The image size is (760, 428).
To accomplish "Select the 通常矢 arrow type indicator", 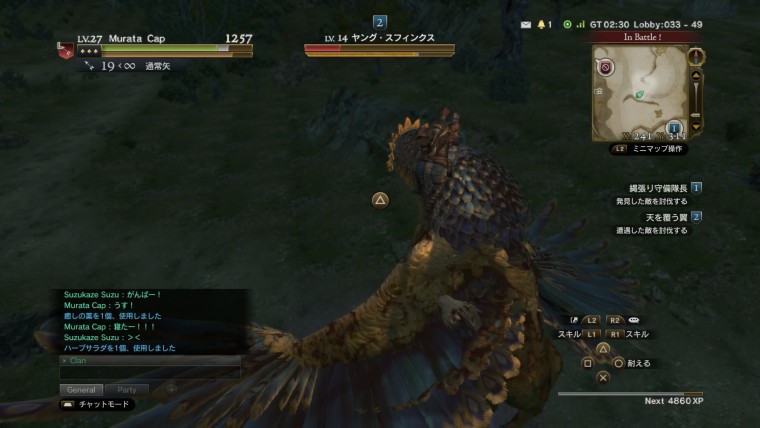I will pos(158,66).
